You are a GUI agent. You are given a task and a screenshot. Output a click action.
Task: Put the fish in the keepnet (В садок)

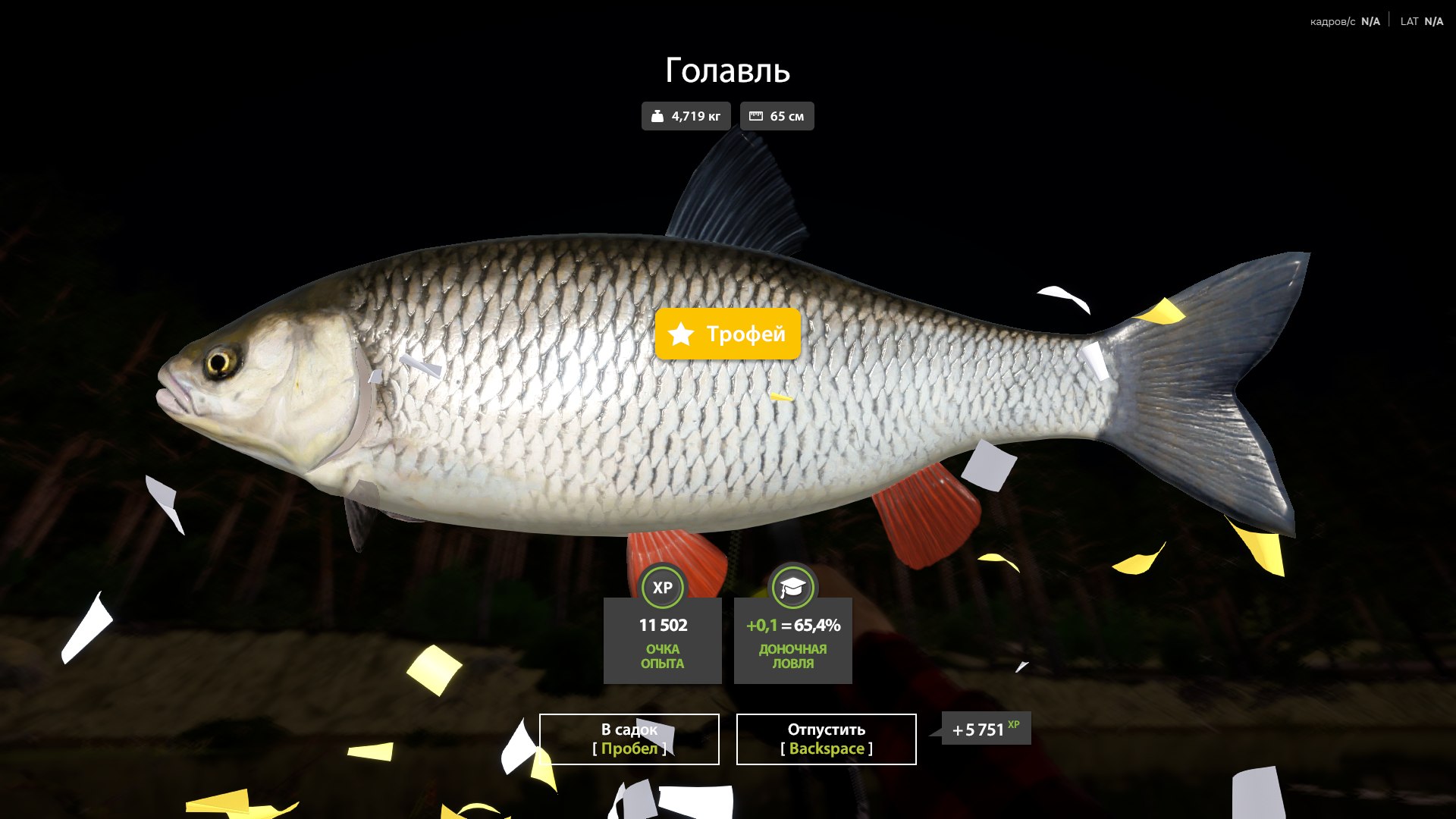click(629, 739)
